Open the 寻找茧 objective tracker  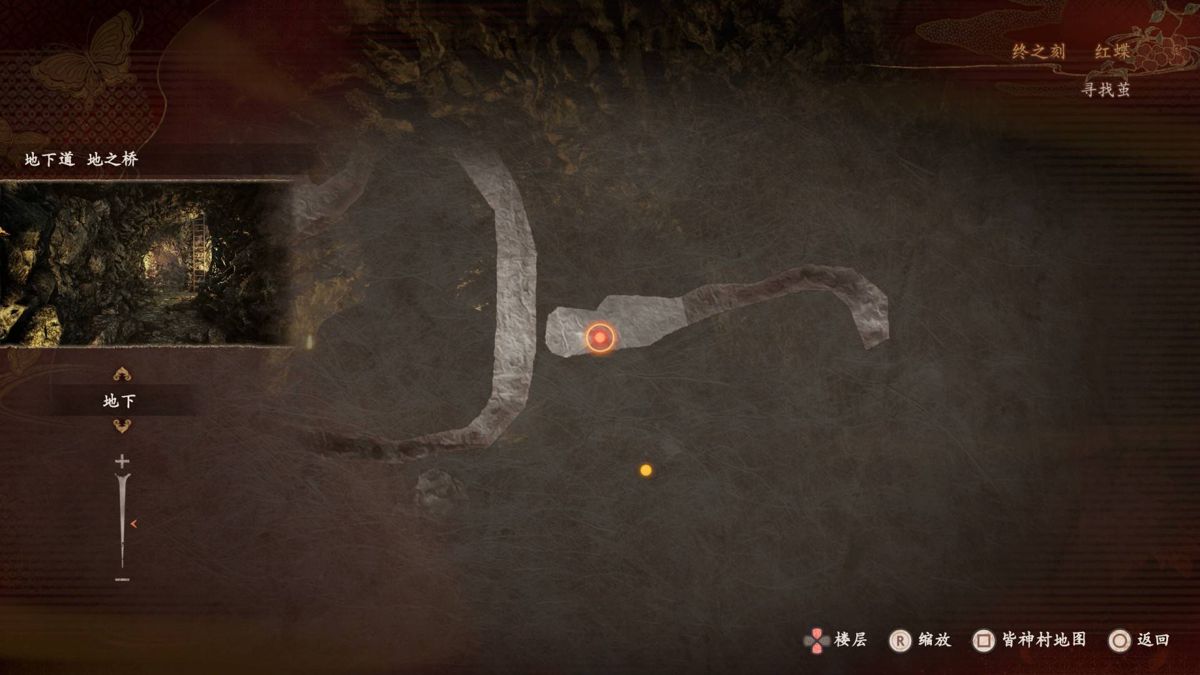click(1105, 90)
